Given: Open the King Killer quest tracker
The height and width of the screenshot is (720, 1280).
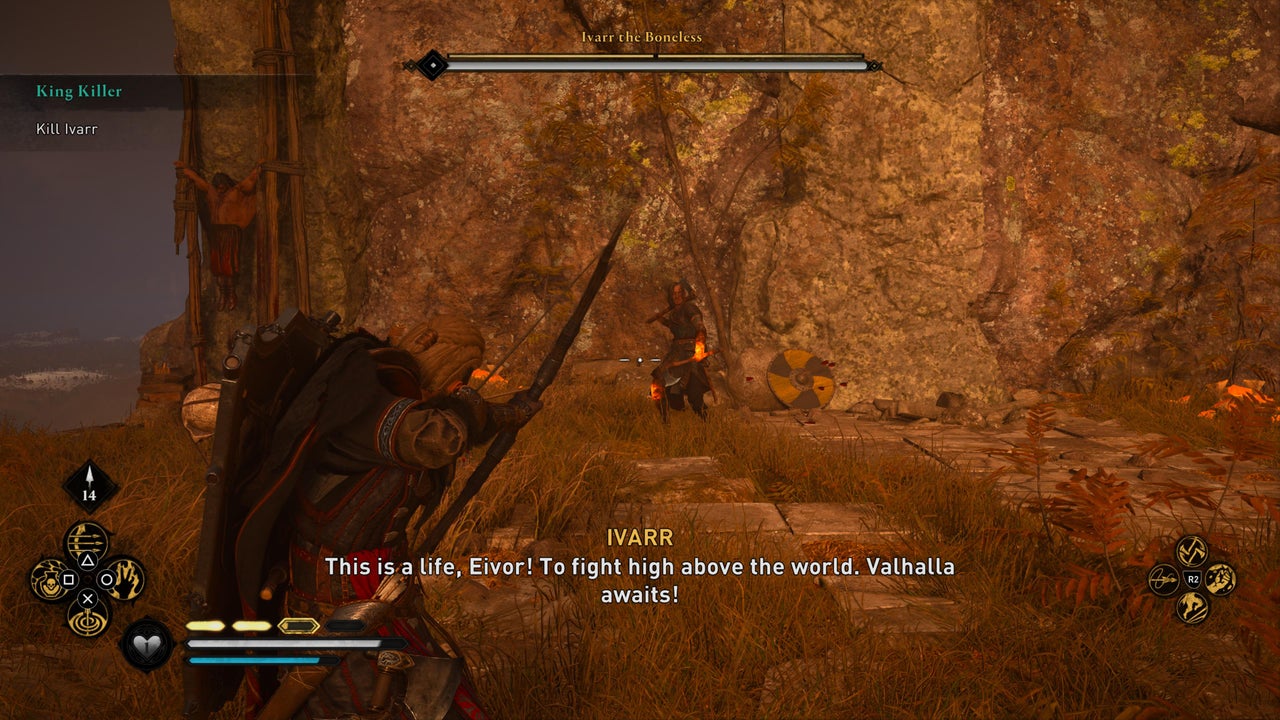Looking at the screenshot, I should point(80,91).
